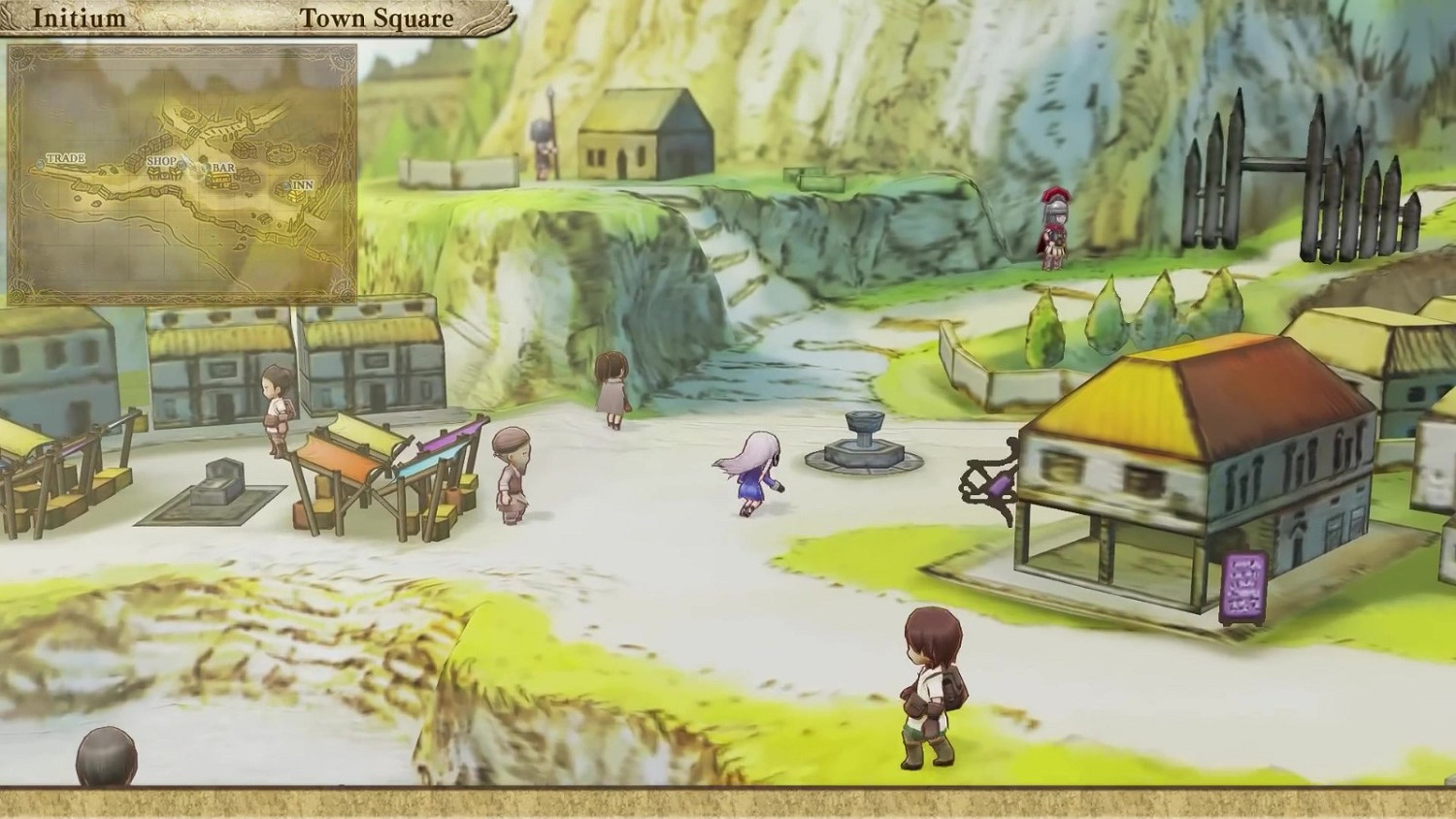Viewport: 1456px width, 819px height.
Task: Select the BAR marker on the minimap
Action: click(207, 169)
